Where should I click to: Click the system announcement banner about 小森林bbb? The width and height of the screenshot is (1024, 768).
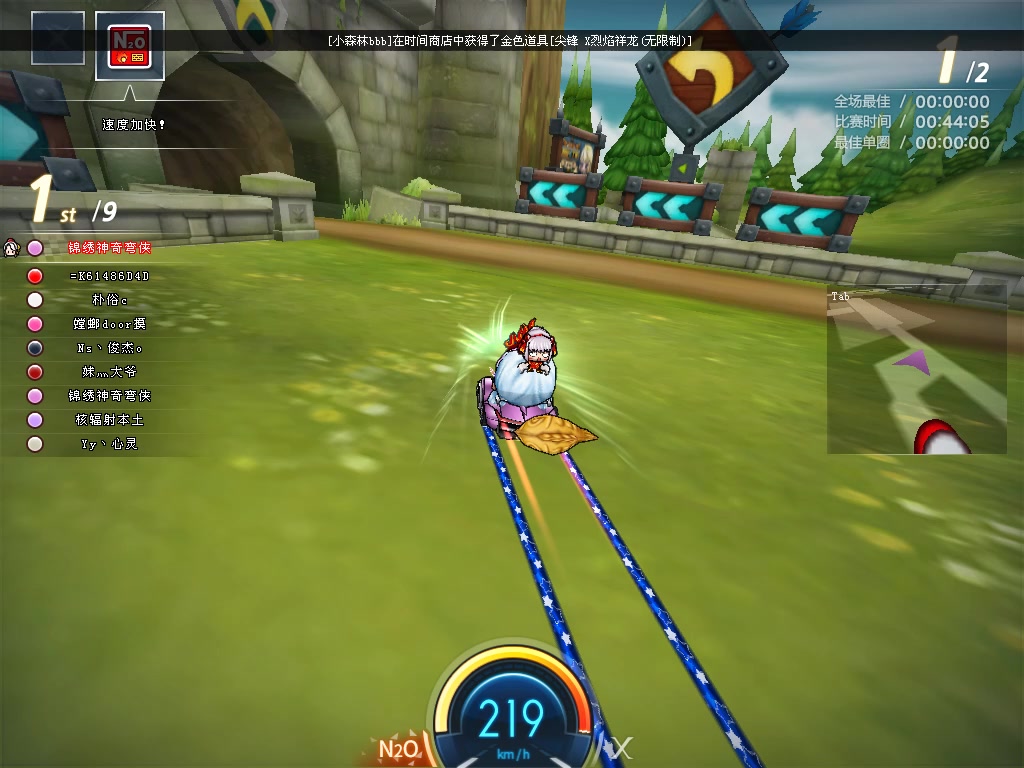click(510, 41)
